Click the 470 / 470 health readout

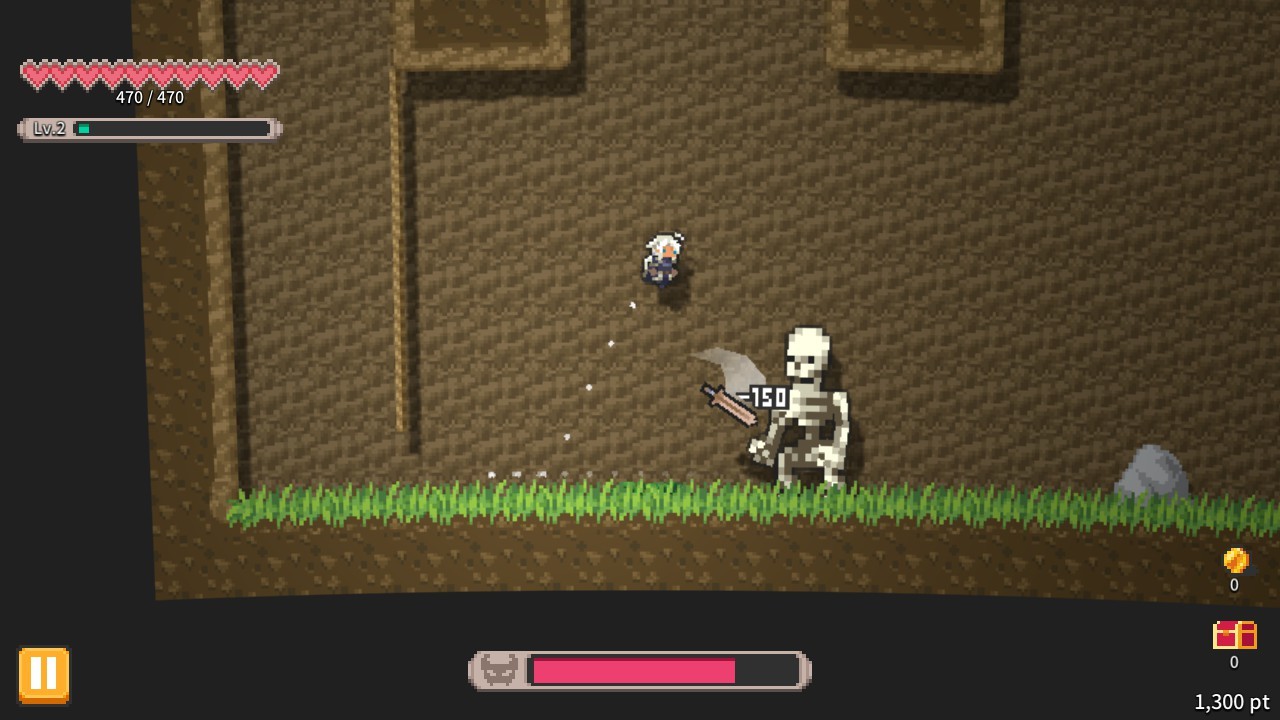tap(150, 98)
